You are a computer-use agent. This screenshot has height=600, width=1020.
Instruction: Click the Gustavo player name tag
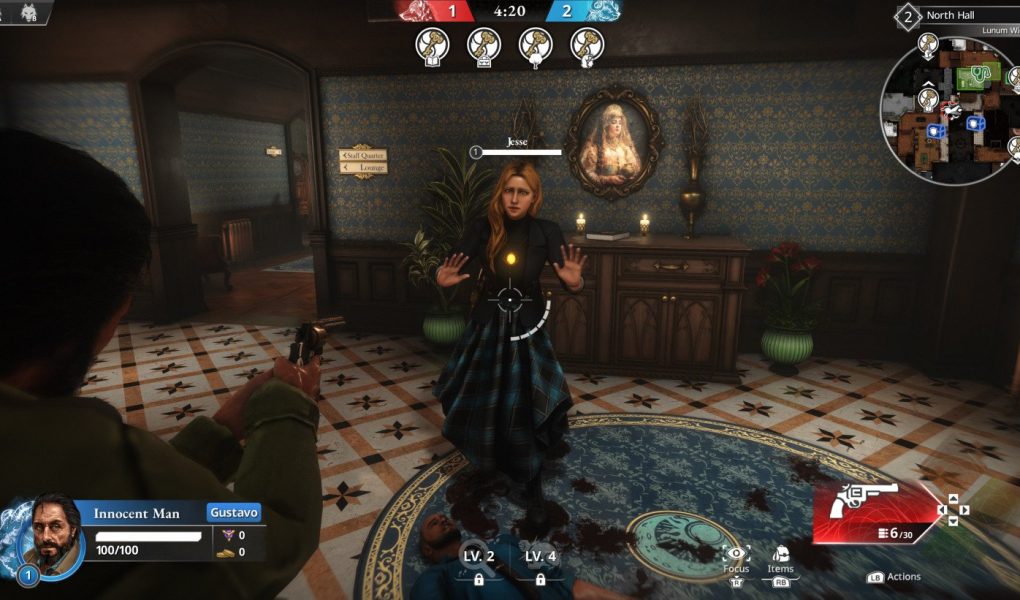(234, 512)
